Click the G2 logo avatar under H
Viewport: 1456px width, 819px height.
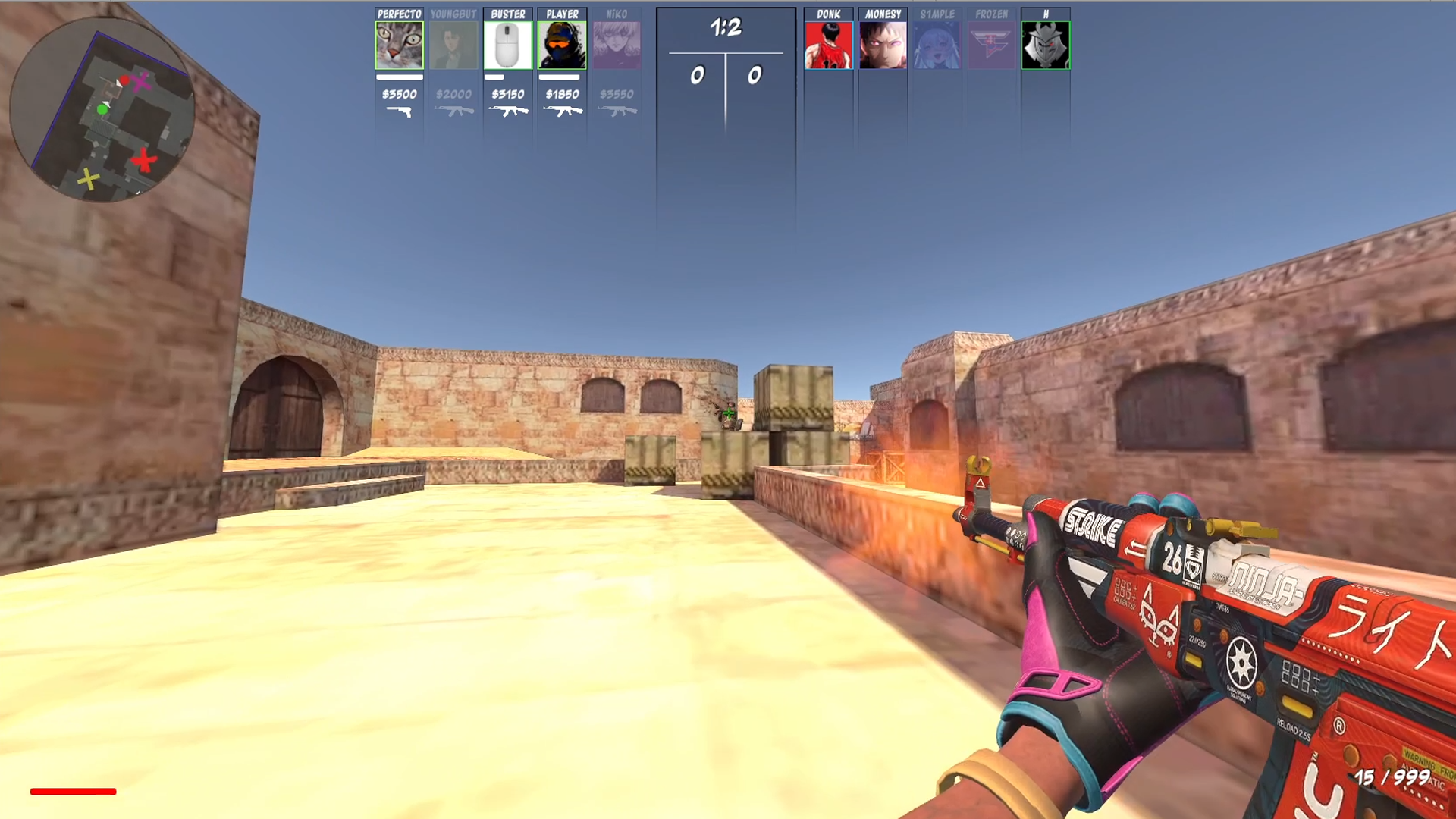click(1047, 44)
